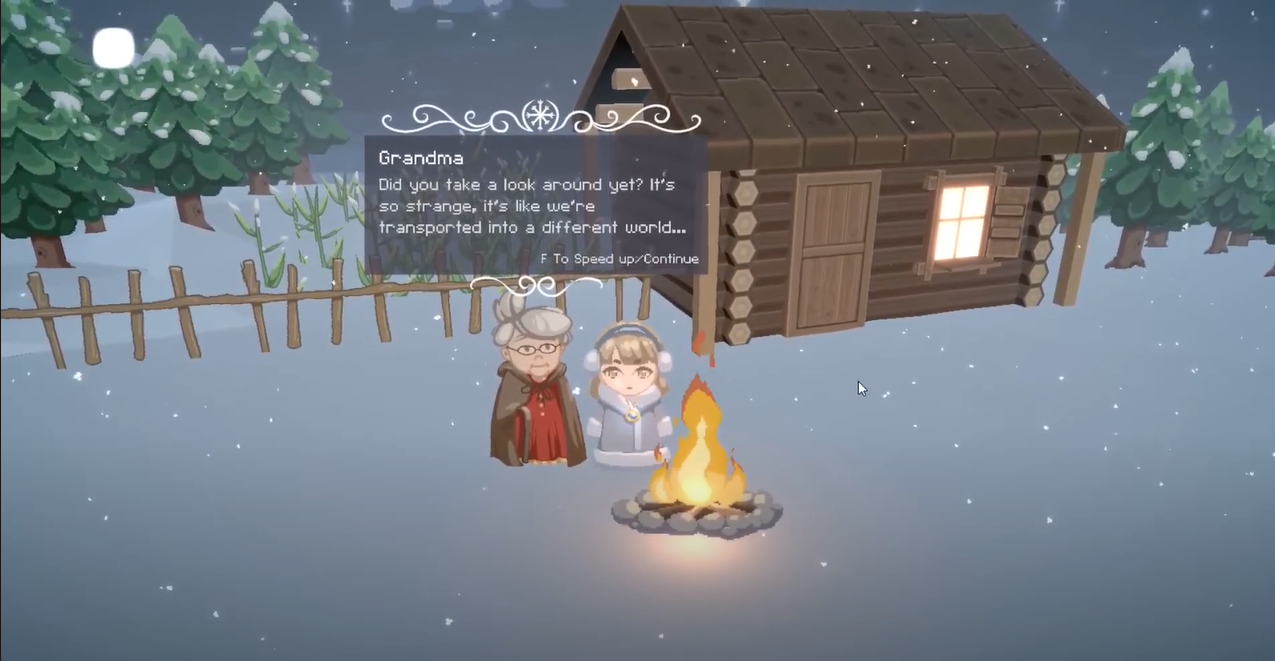Click the white rounded square HUD button
Viewport: 1275px width, 661px height.
point(114,48)
